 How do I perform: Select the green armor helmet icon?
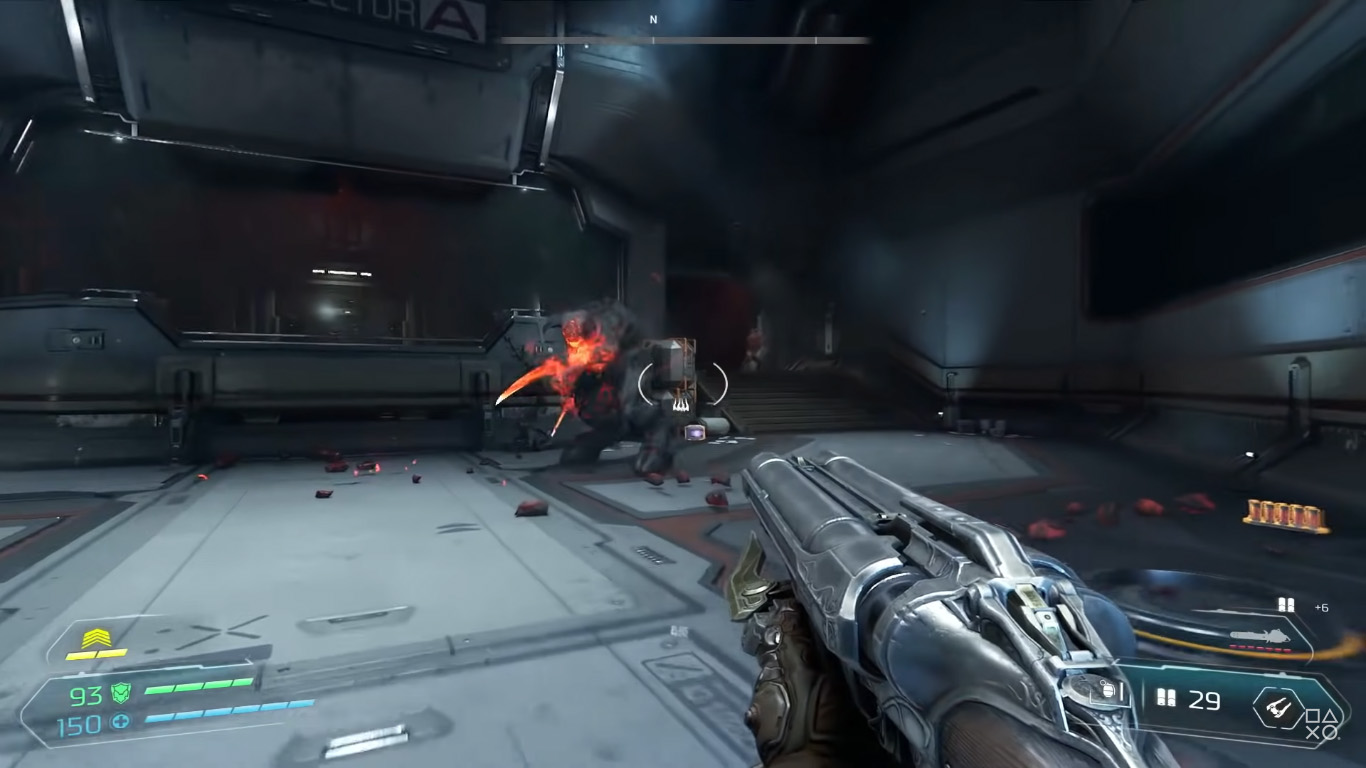(121, 692)
